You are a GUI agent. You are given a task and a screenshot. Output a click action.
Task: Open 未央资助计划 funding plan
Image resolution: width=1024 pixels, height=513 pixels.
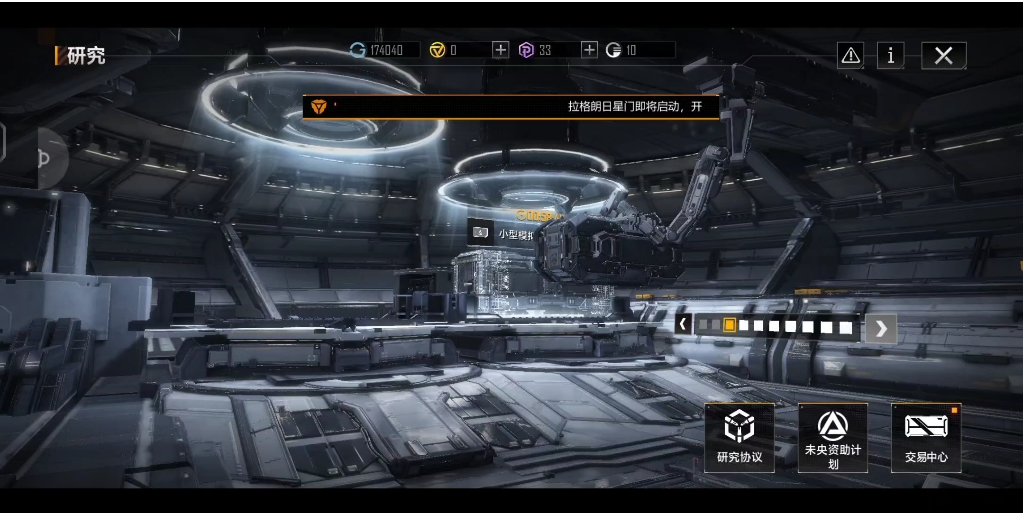tap(832, 437)
